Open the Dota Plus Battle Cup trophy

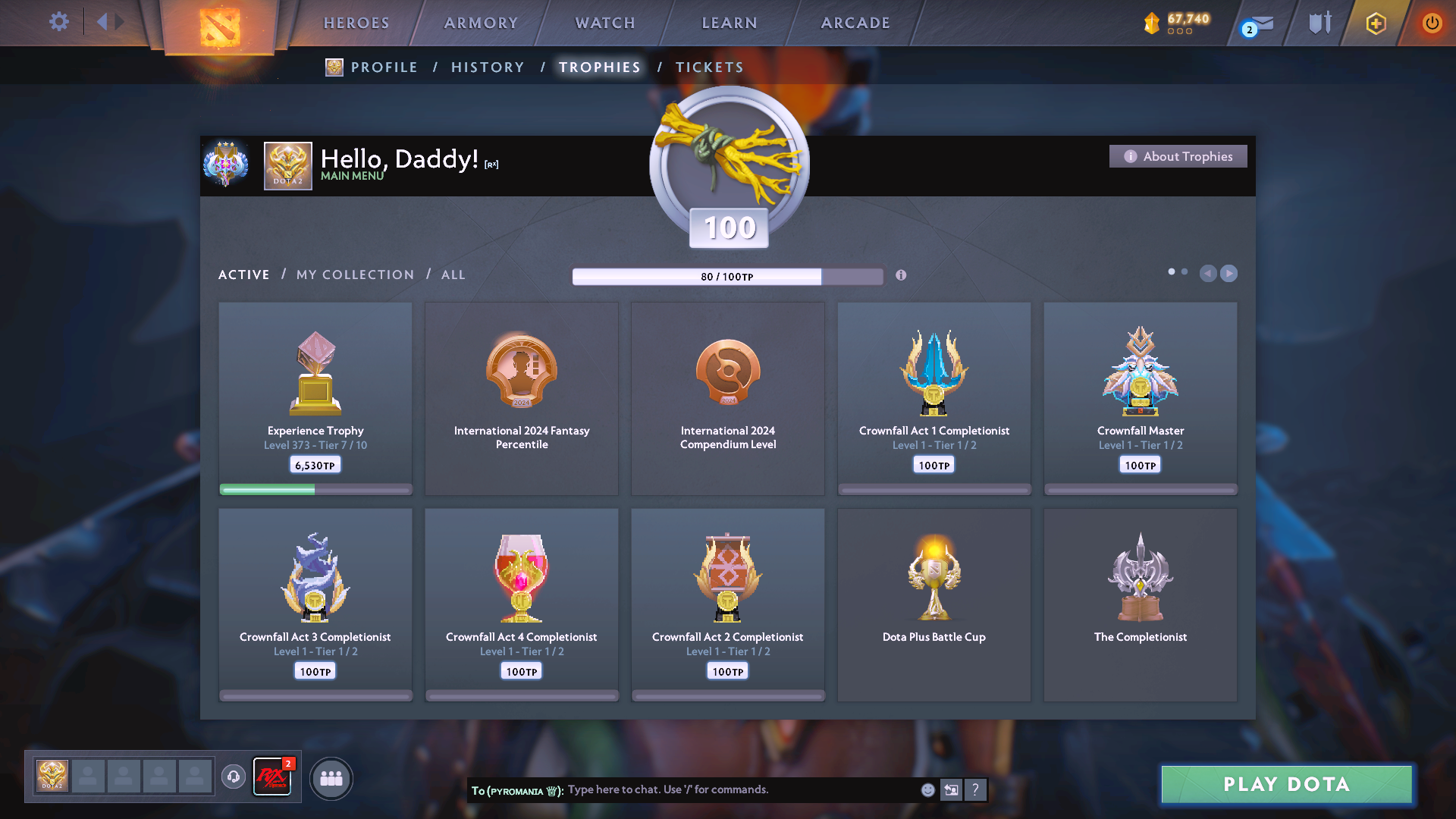[934, 604]
